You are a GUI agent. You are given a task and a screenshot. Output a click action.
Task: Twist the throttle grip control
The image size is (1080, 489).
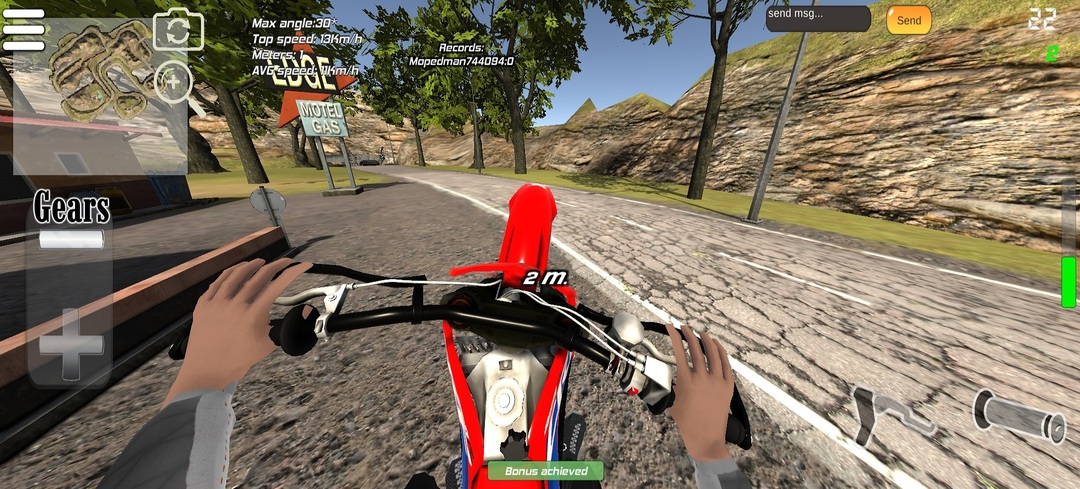(1019, 415)
